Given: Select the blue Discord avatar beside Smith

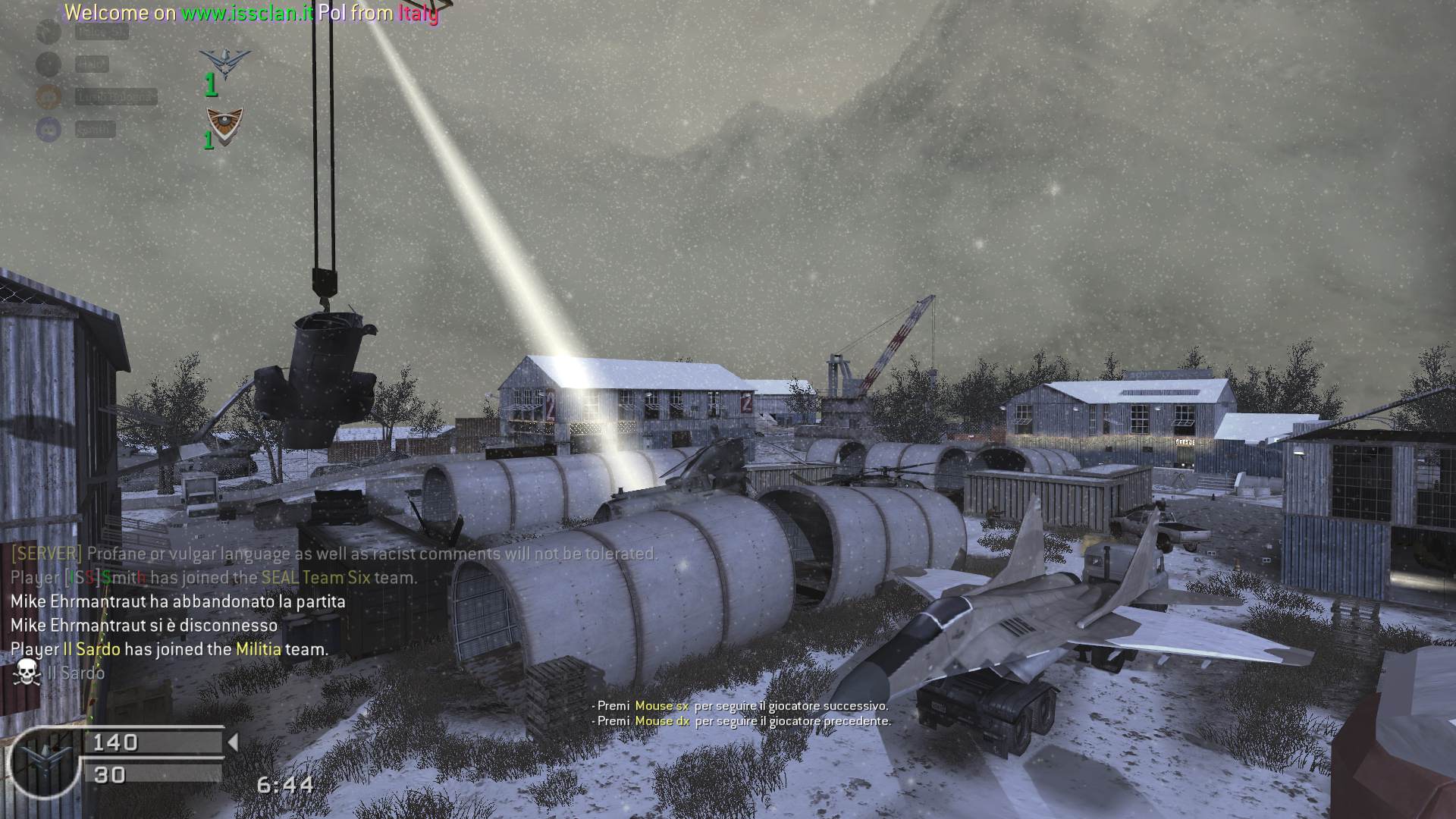Looking at the screenshot, I should (x=49, y=129).
